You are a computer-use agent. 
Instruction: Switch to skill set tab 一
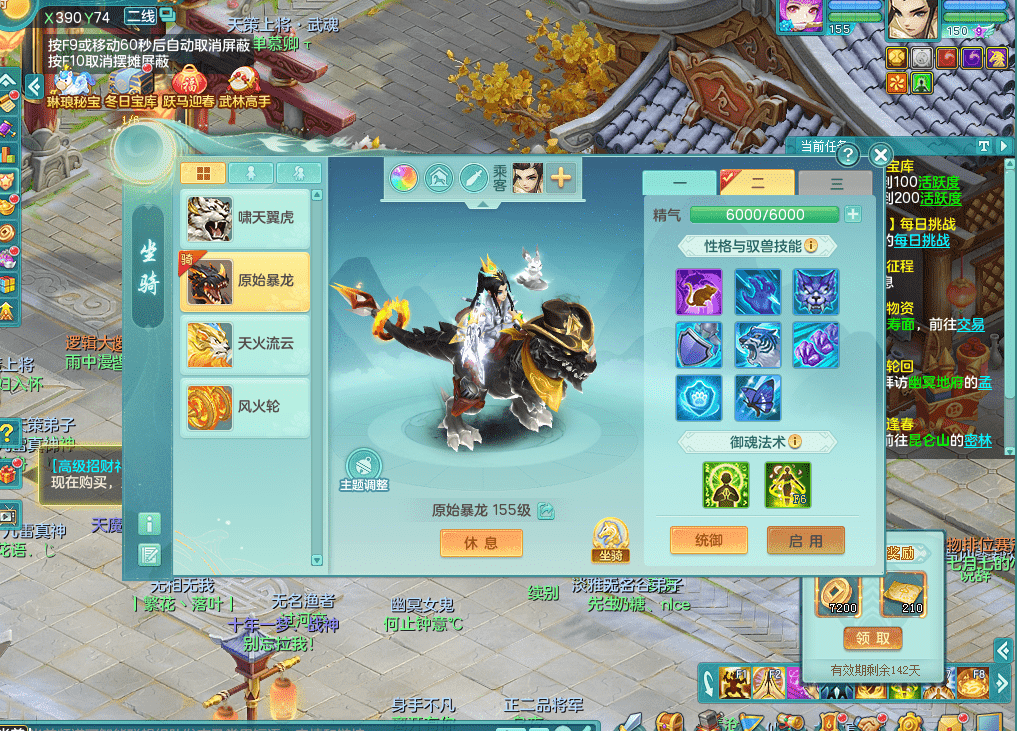[x=679, y=184]
